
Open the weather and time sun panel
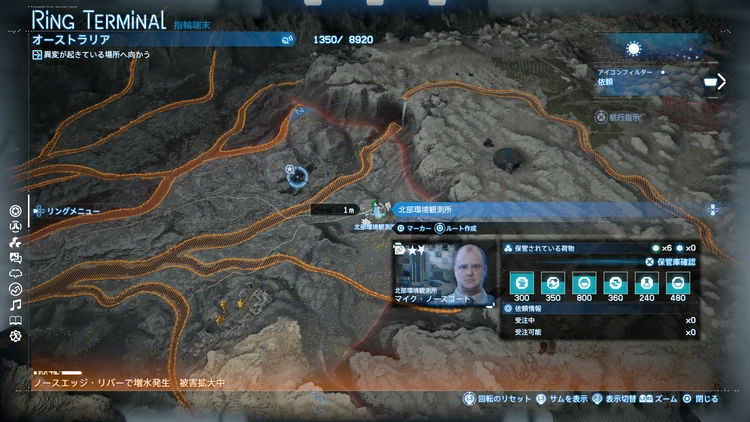pyautogui.click(x=632, y=48)
